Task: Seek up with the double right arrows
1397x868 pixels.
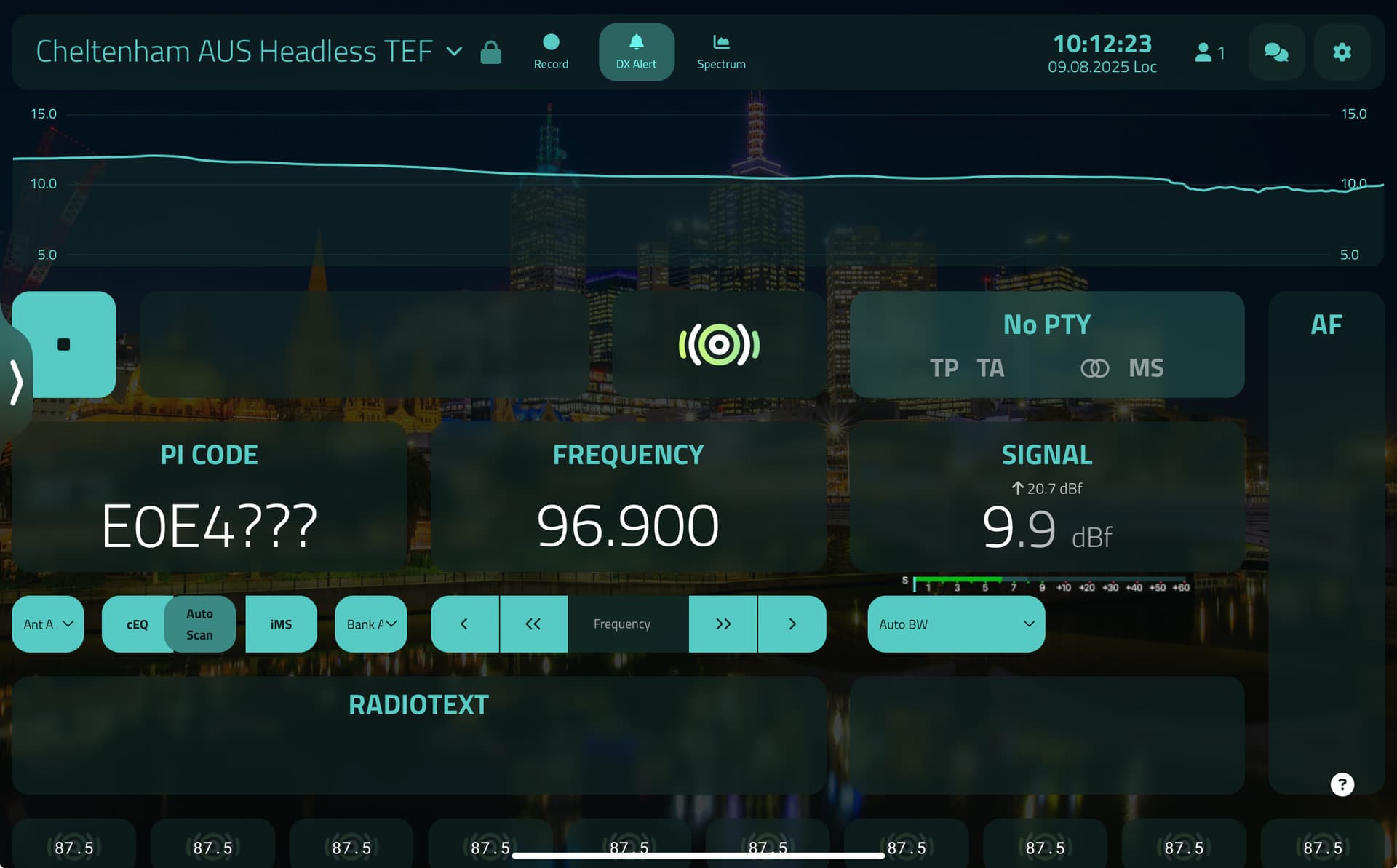Action: pyautogui.click(x=723, y=624)
